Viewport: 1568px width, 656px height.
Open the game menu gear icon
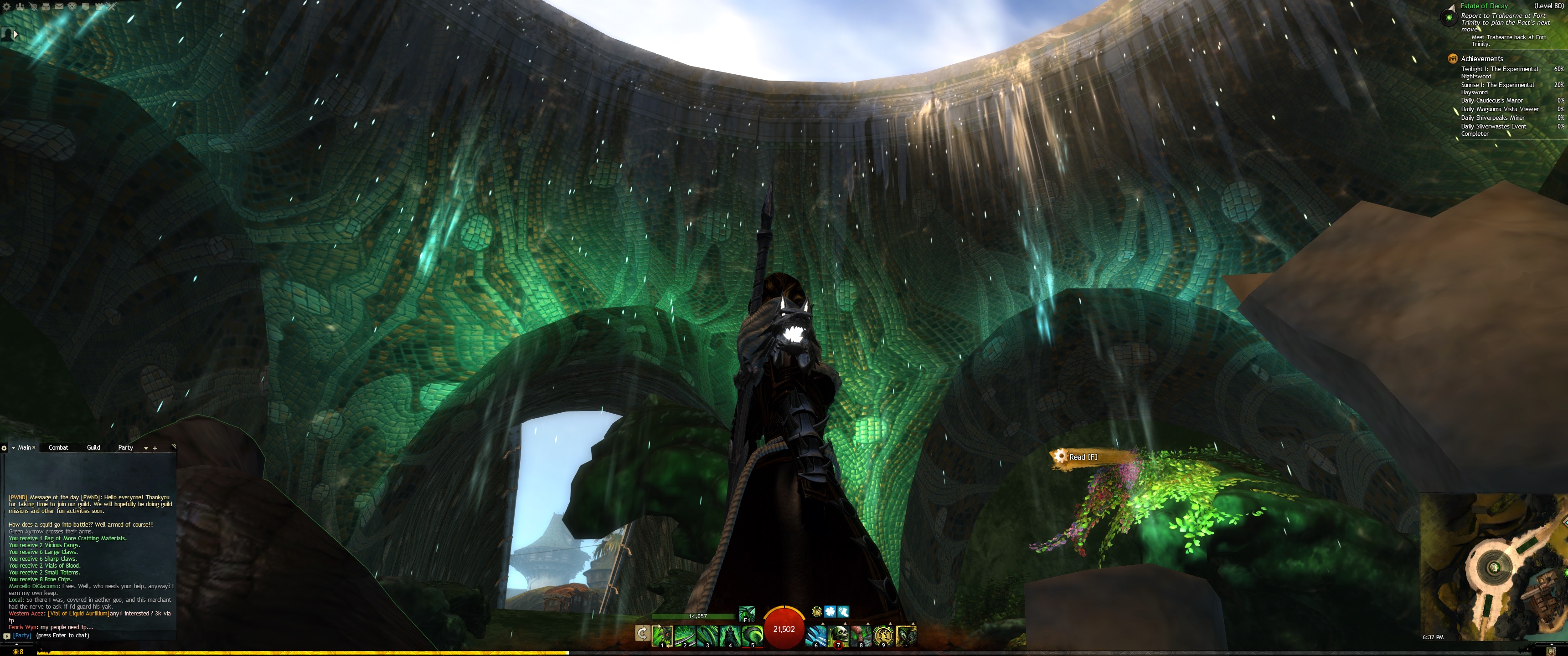click(7, 6)
